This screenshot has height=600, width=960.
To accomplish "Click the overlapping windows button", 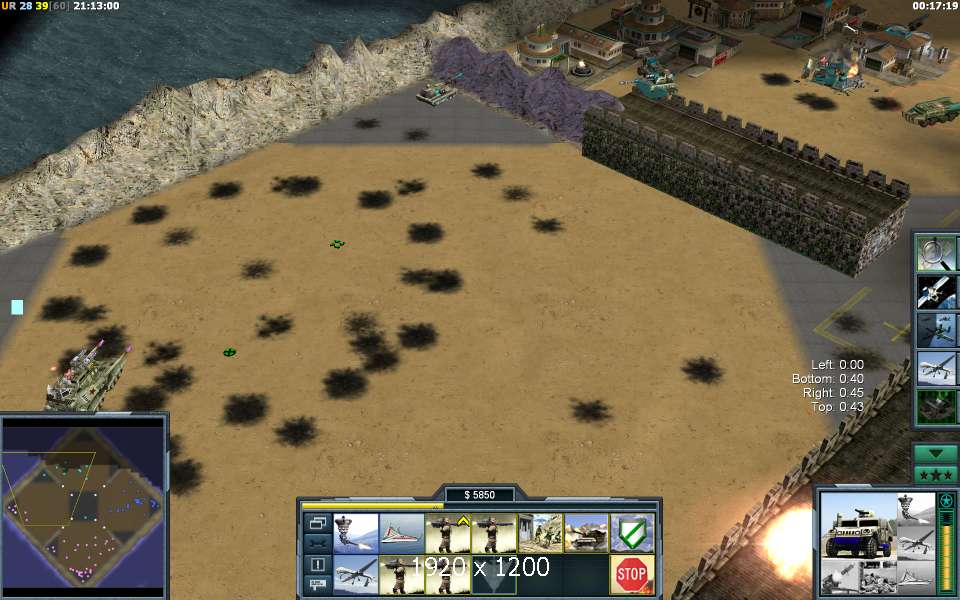I will 317,523.
